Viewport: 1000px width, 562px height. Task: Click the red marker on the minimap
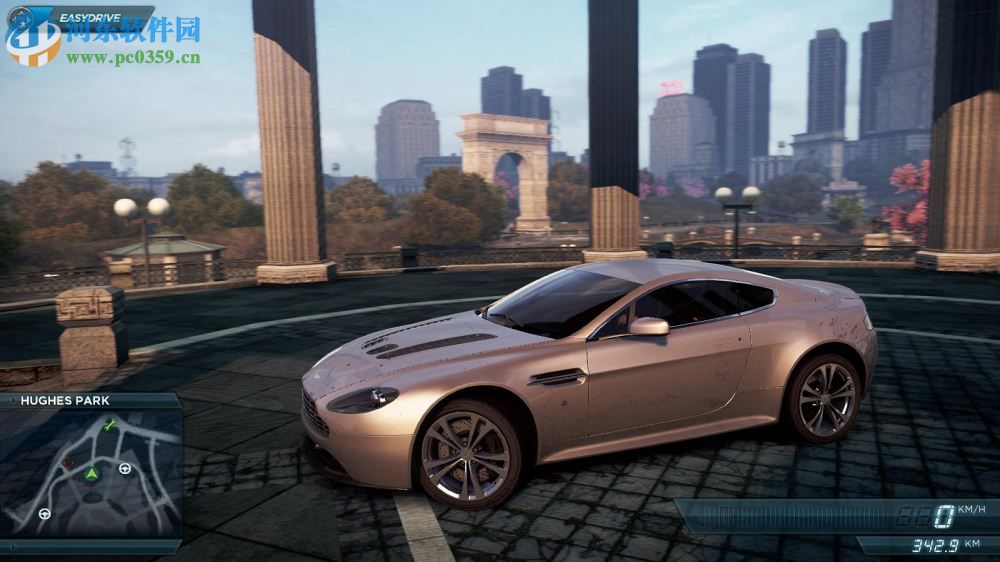(67, 463)
